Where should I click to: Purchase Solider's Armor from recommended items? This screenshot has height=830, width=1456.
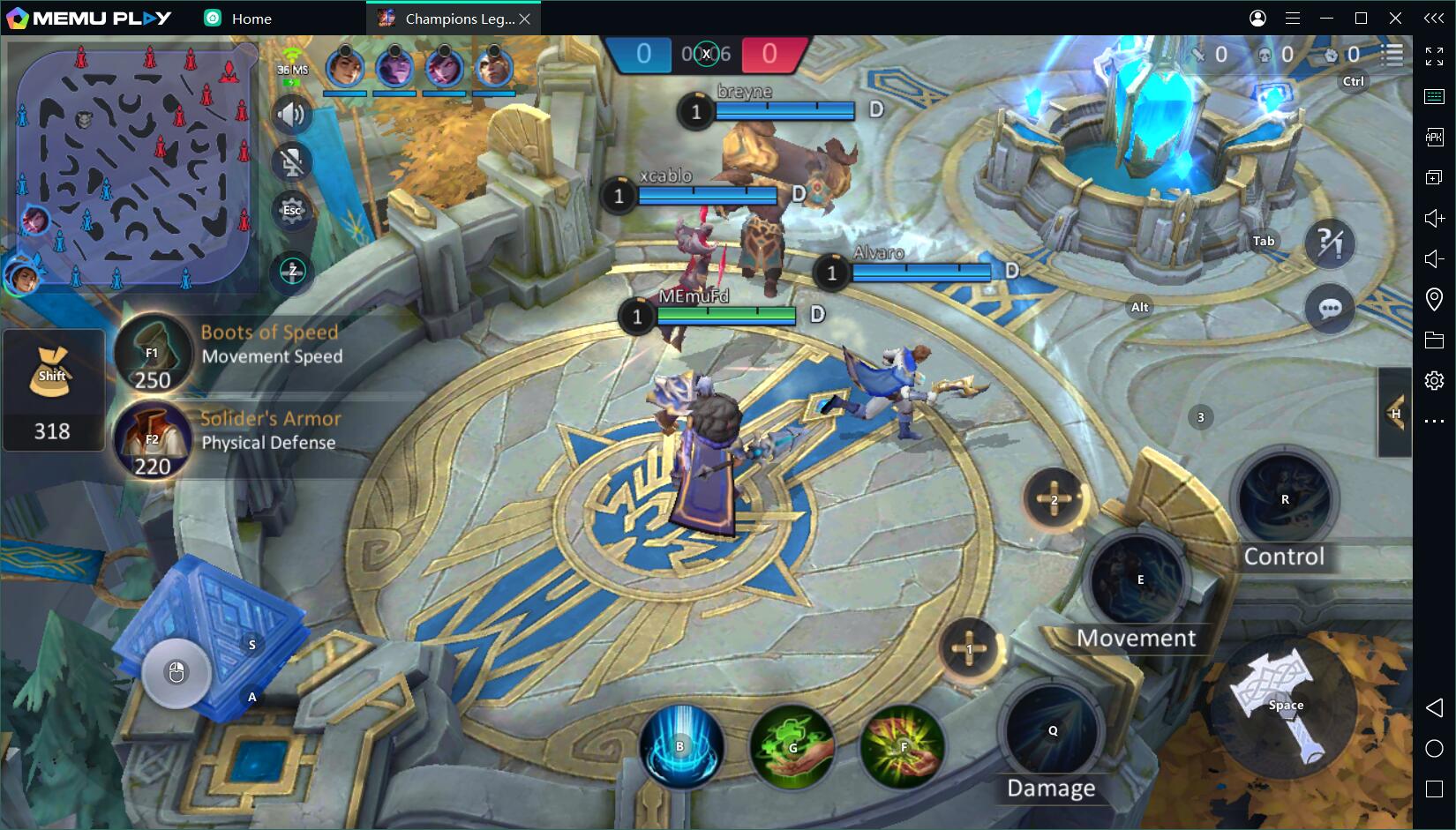pyautogui.click(x=153, y=438)
